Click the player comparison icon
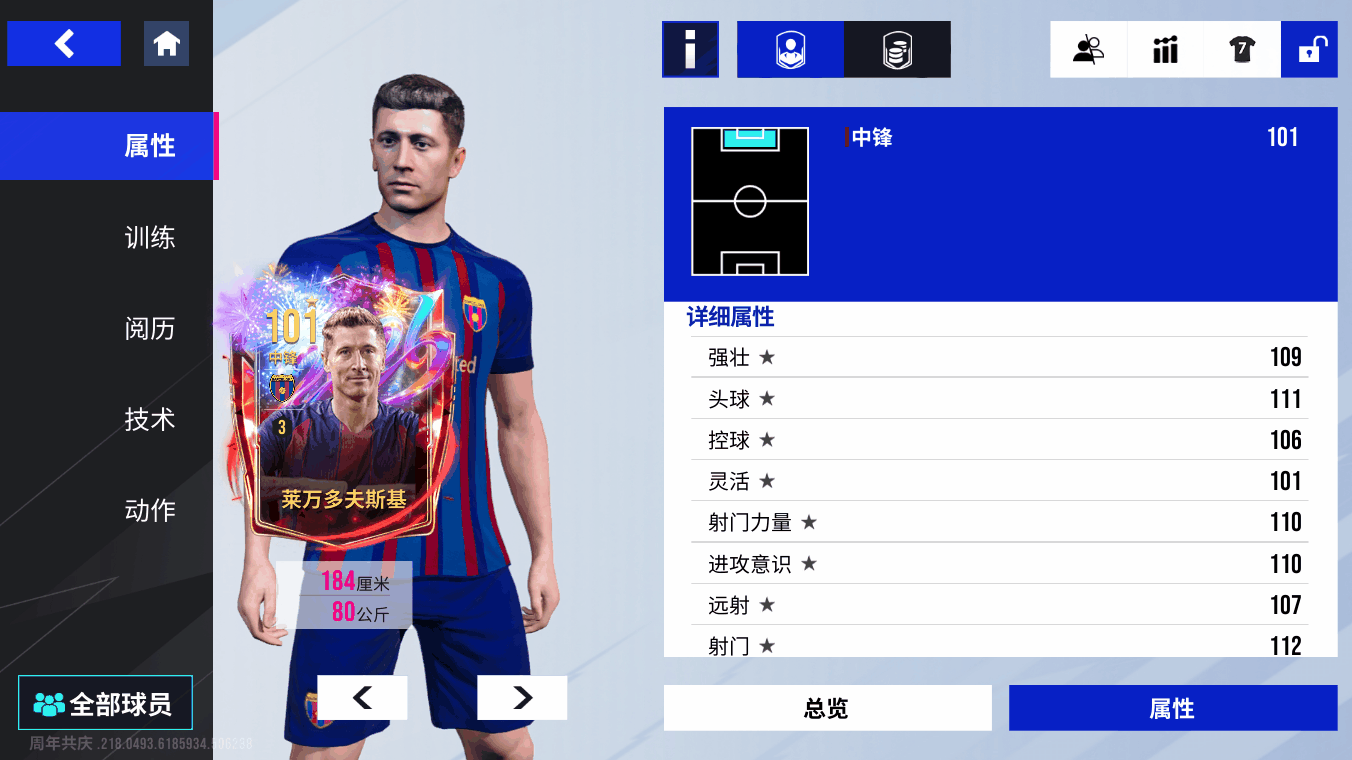The width and height of the screenshot is (1352, 760). [x=1088, y=49]
